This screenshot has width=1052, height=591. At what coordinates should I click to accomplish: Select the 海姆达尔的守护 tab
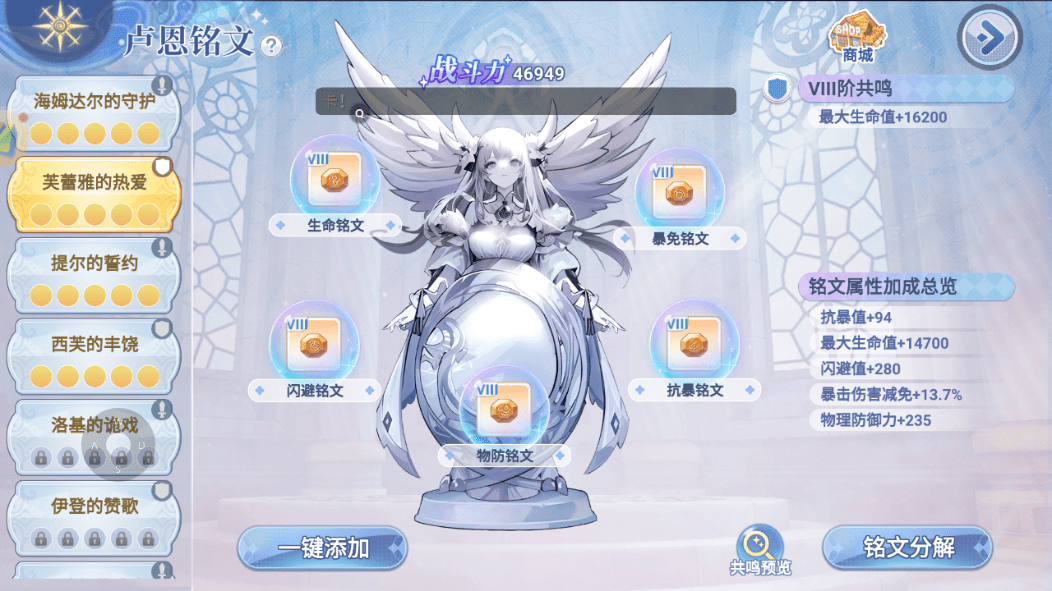point(94,115)
